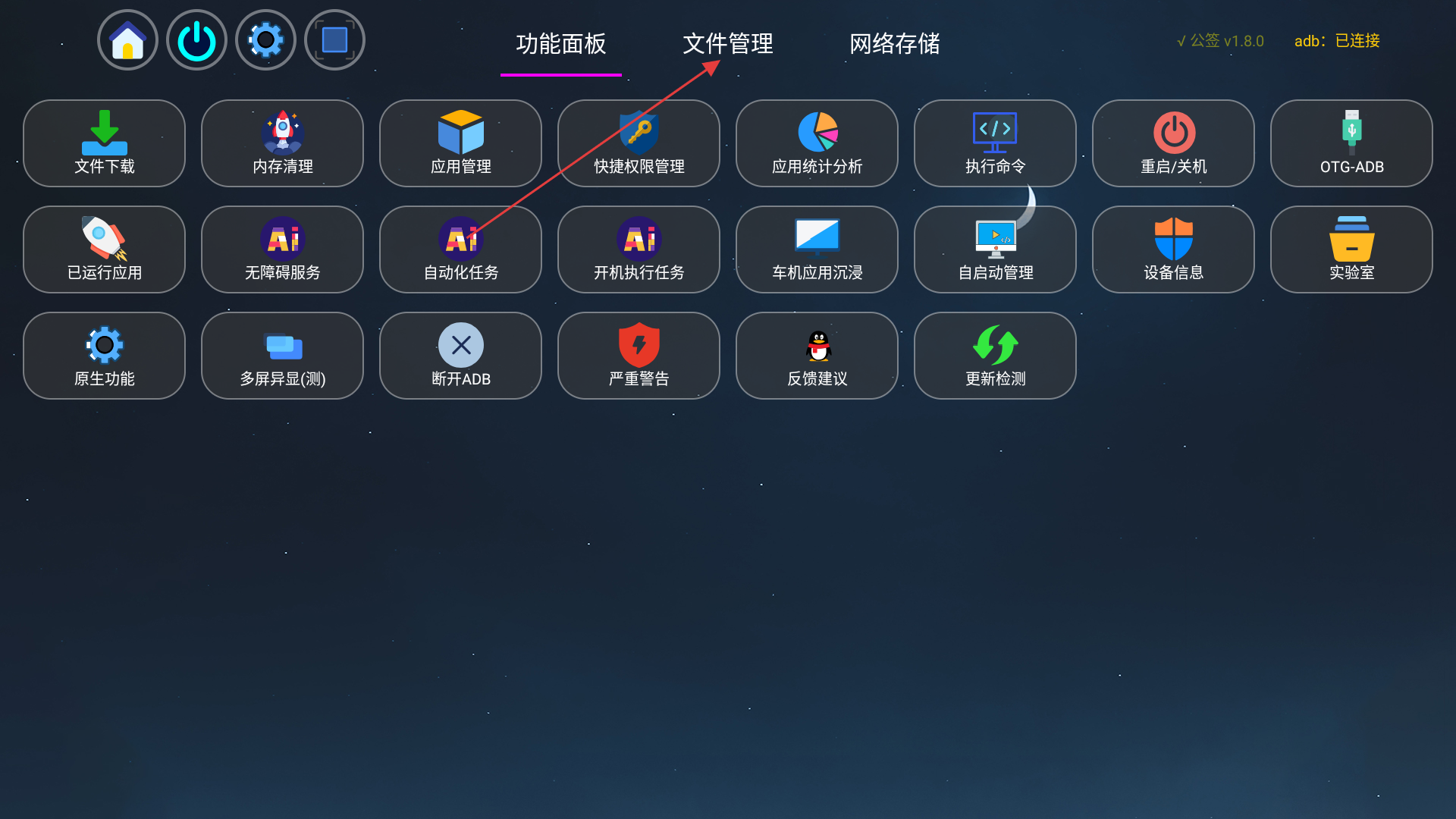Open 自动化任务 automation tasks
Screen dimensions: 1456x819
[460, 249]
